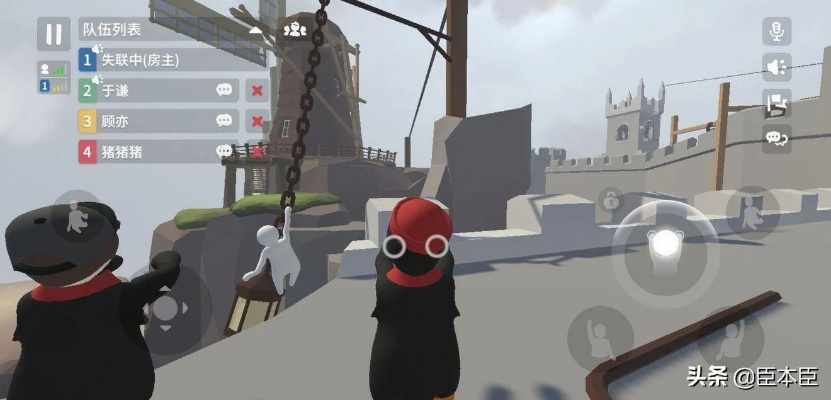This screenshot has height=400, width=831.
Task: Pause the game with the pause button
Action: [54, 32]
